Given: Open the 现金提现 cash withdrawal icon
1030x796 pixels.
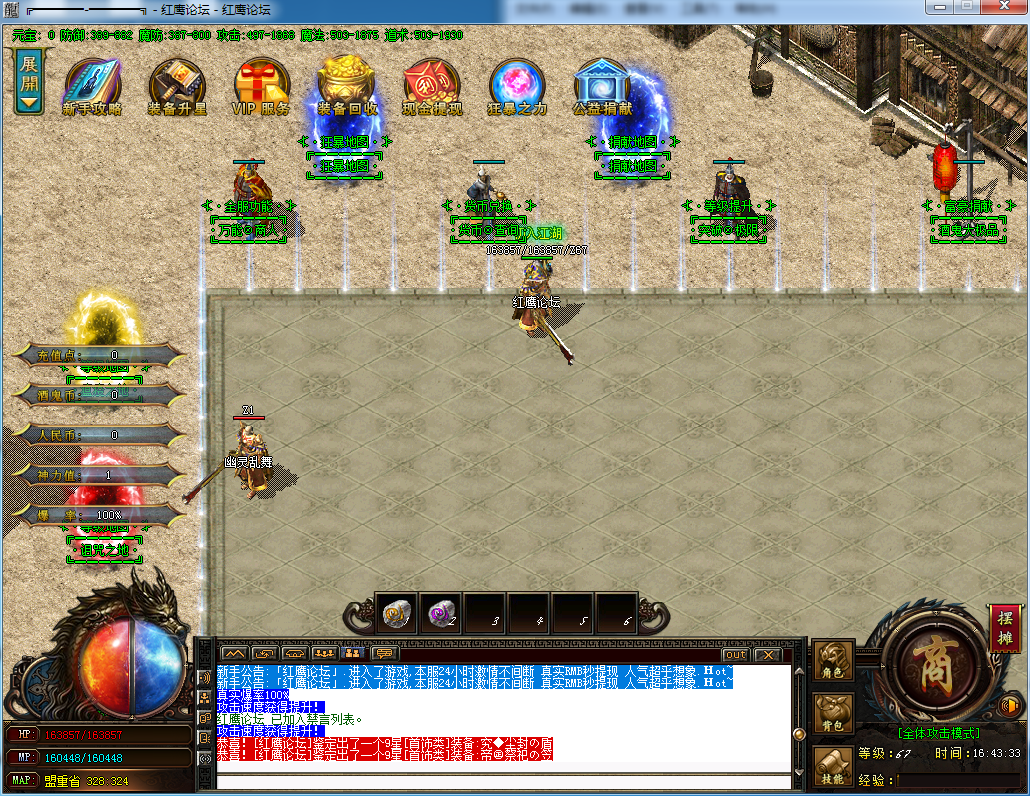Looking at the screenshot, I should 432,86.
